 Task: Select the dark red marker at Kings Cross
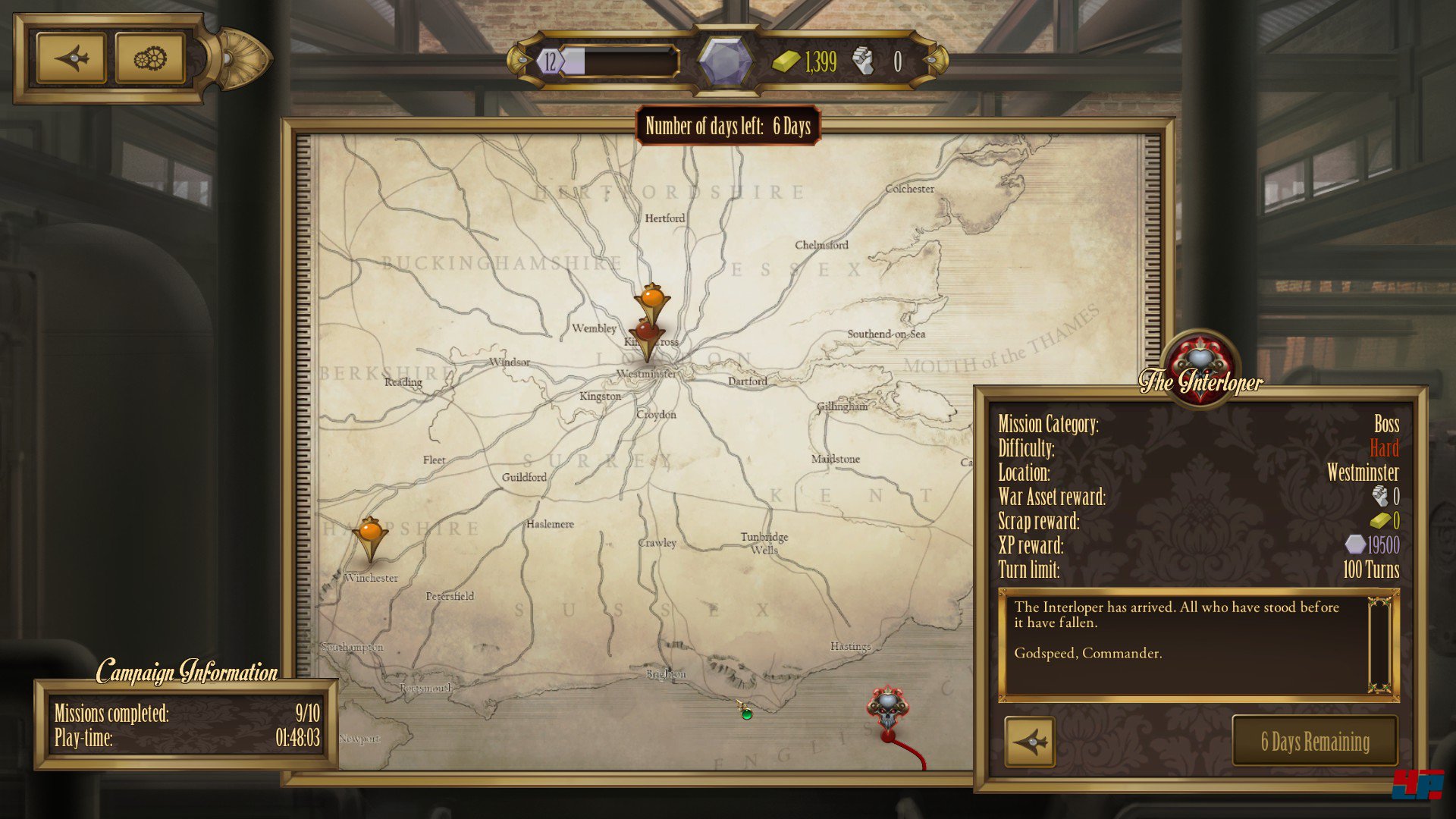click(646, 334)
